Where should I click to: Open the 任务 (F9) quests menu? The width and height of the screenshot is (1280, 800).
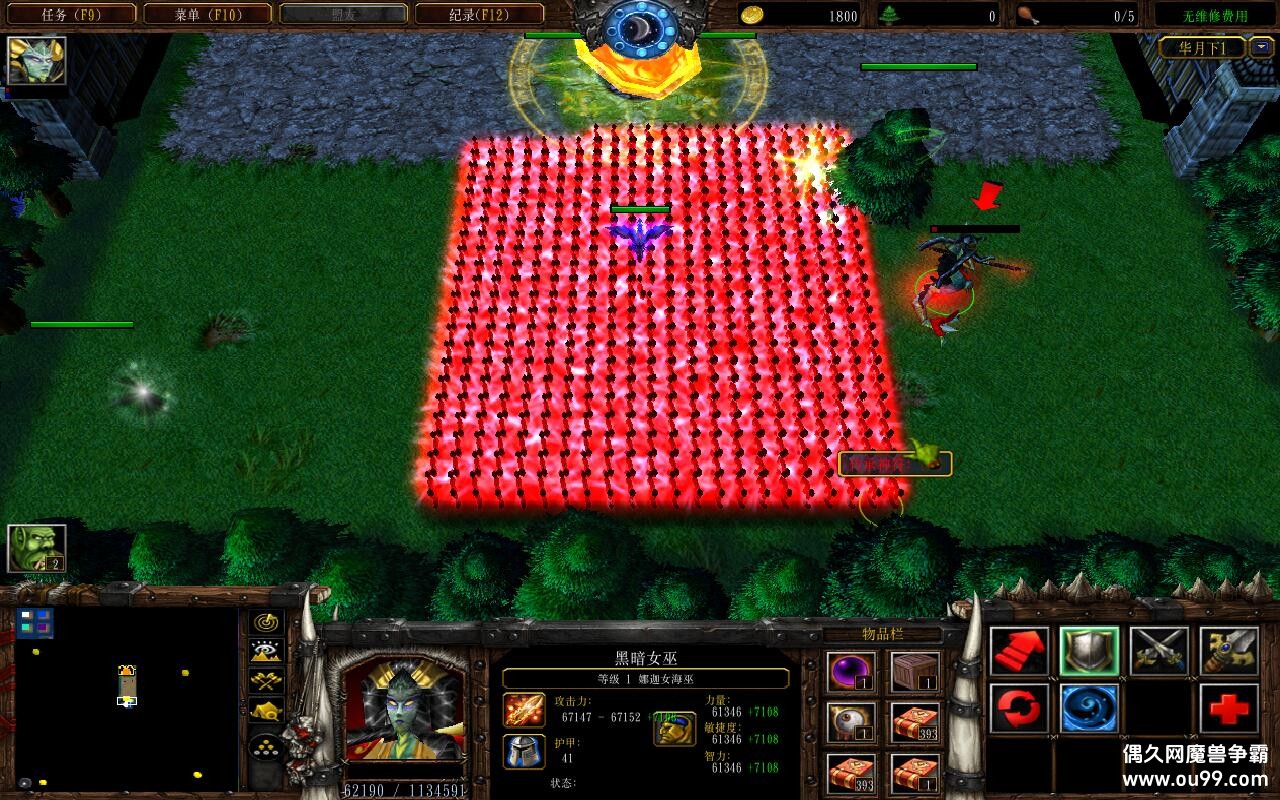[71, 14]
